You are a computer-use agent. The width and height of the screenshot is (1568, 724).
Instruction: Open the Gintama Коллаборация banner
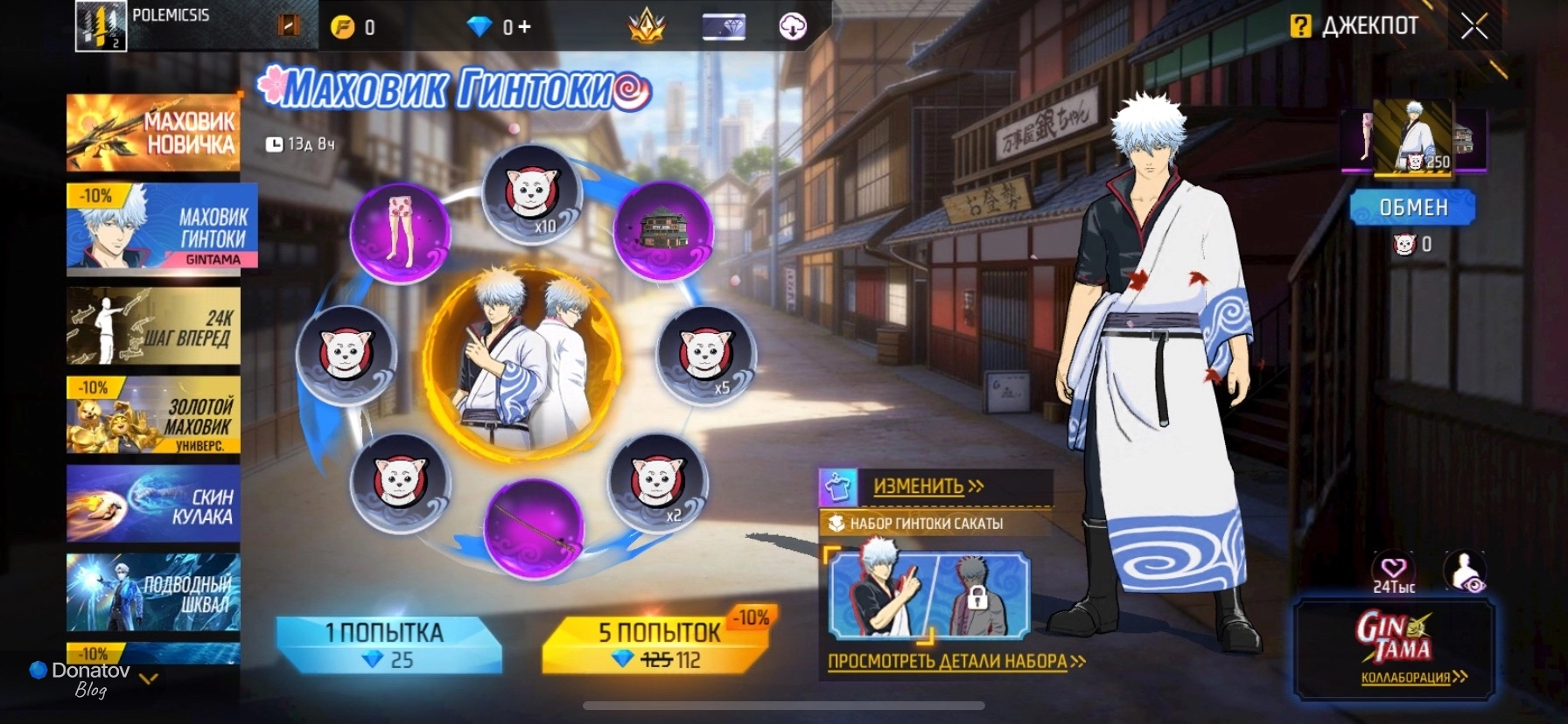[x=1394, y=650]
